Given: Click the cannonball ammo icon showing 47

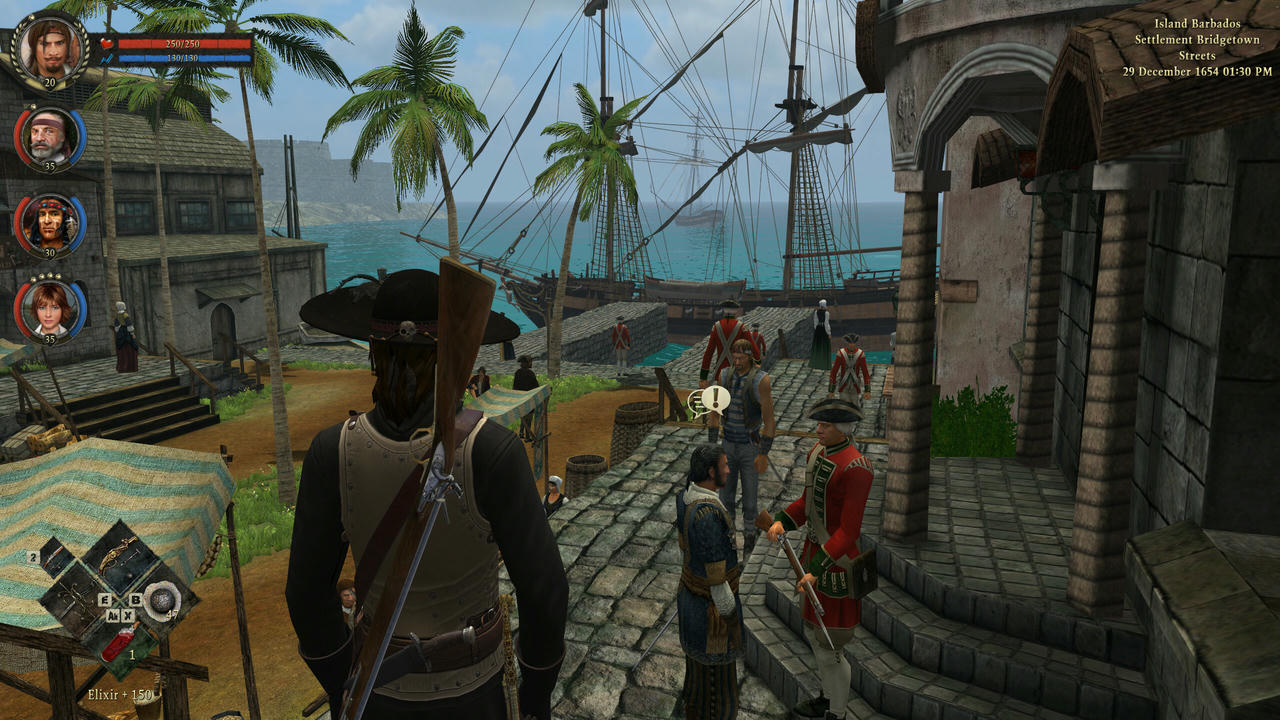Looking at the screenshot, I should coord(161,600).
